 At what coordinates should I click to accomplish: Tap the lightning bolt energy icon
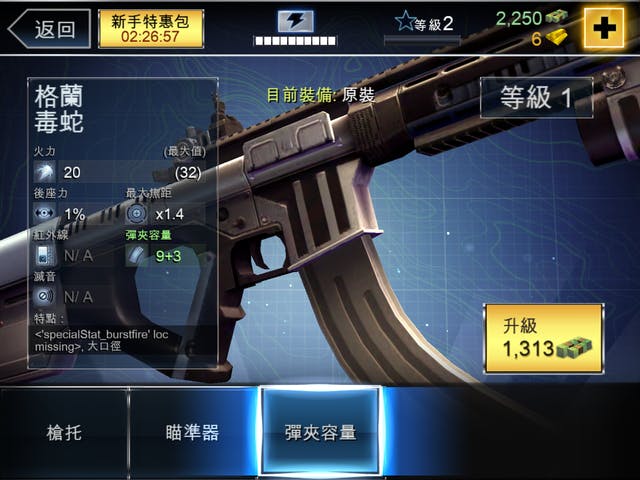pyautogui.click(x=295, y=20)
